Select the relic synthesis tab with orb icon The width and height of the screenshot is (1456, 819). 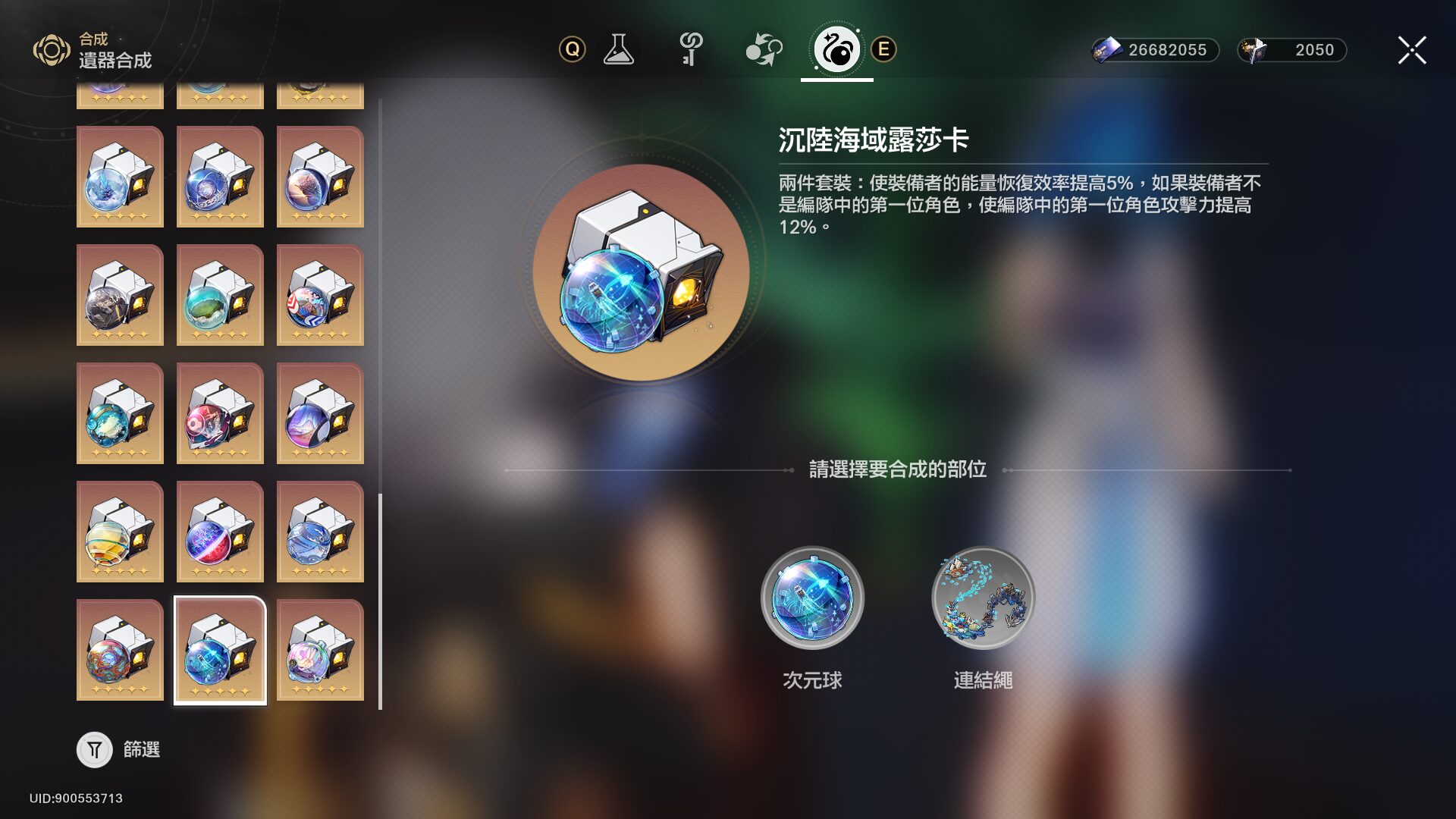coord(836,50)
